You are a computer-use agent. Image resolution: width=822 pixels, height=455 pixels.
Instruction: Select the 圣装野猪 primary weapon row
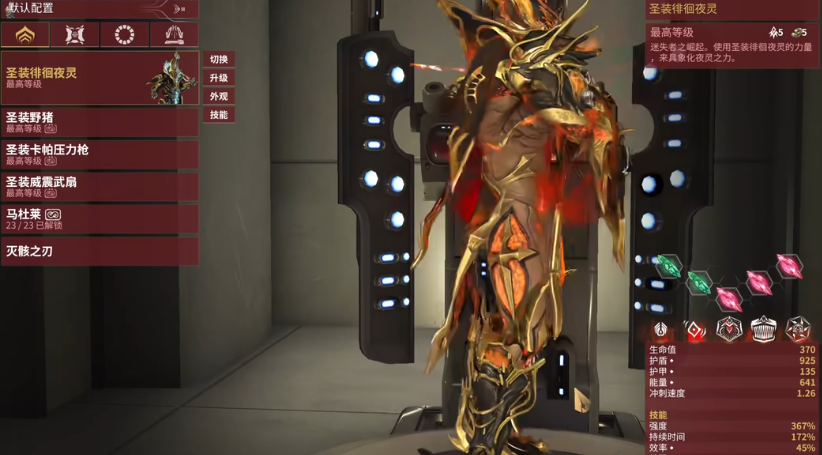[x=98, y=122]
